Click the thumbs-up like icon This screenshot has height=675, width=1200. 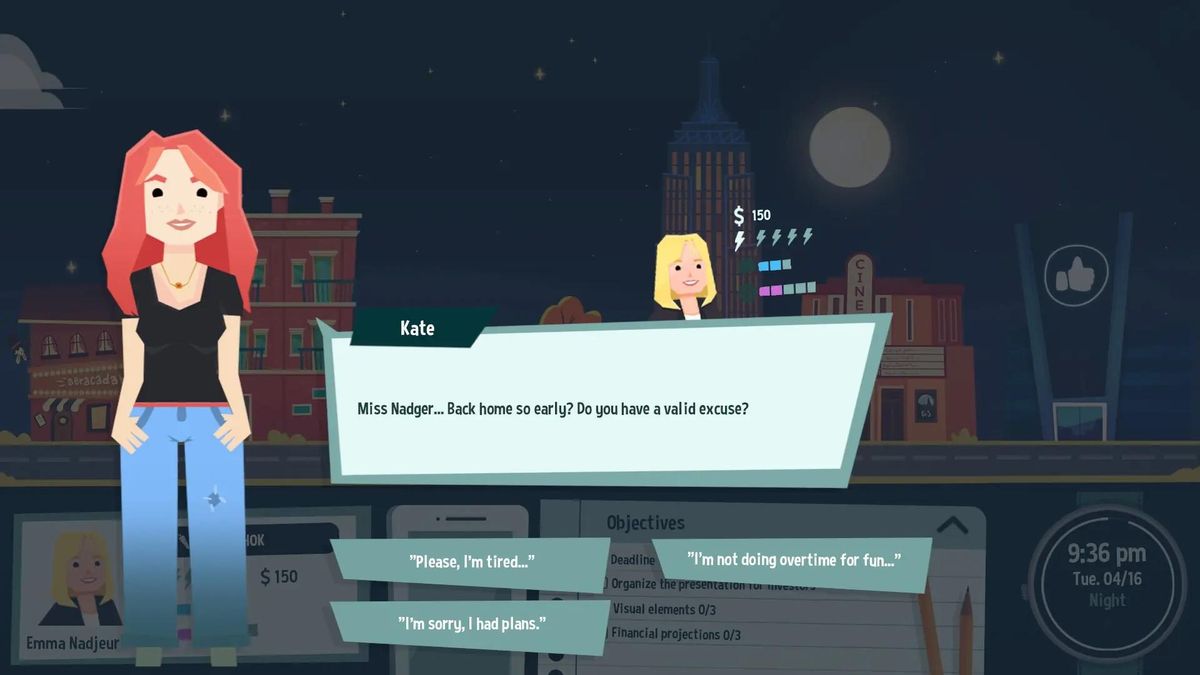click(1076, 275)
